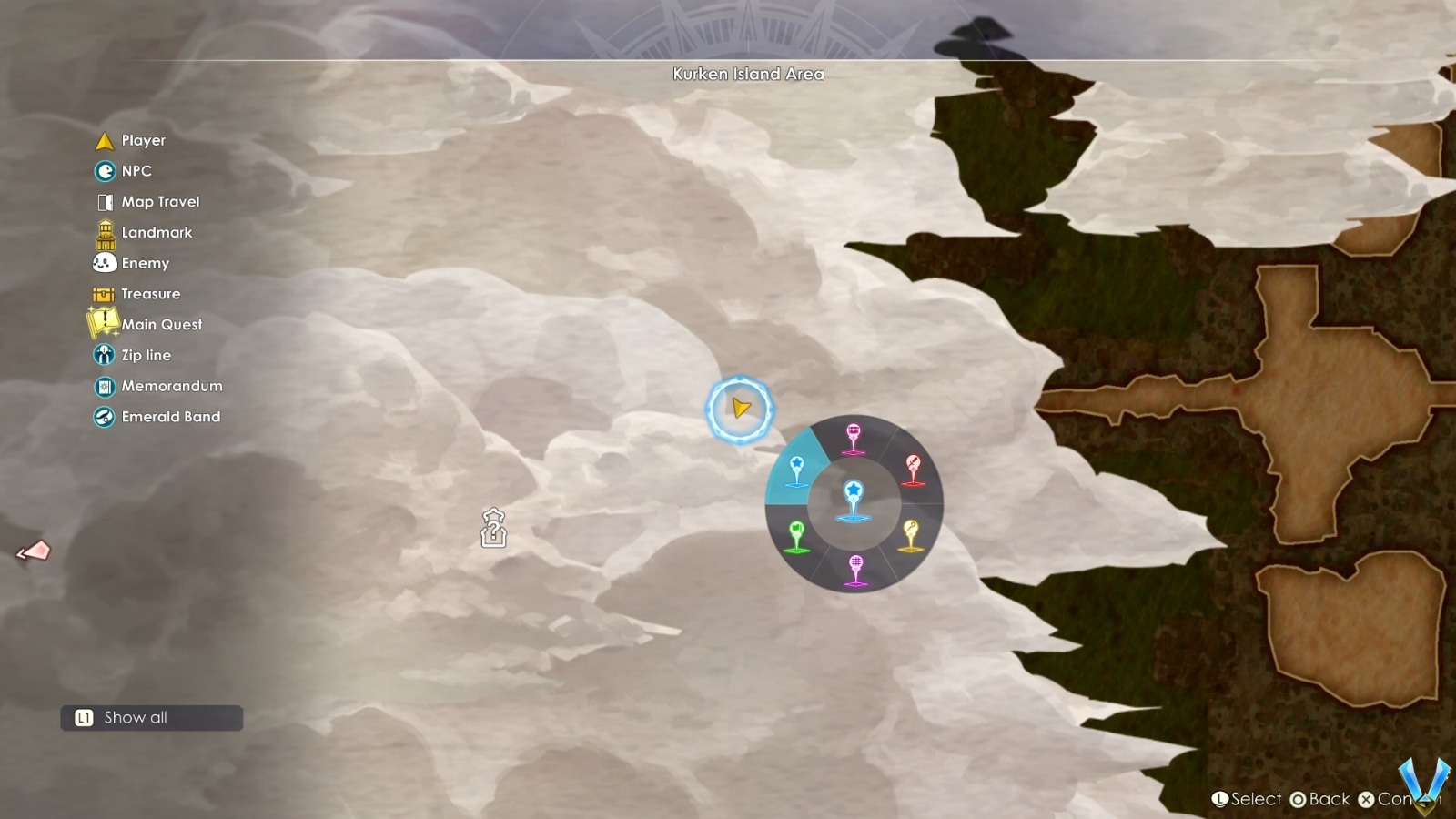Image resolution: width=1456 pixels, height=819 pixels.
Task: Click the highlighted blue star pin wedge
Action: (797, 469)
